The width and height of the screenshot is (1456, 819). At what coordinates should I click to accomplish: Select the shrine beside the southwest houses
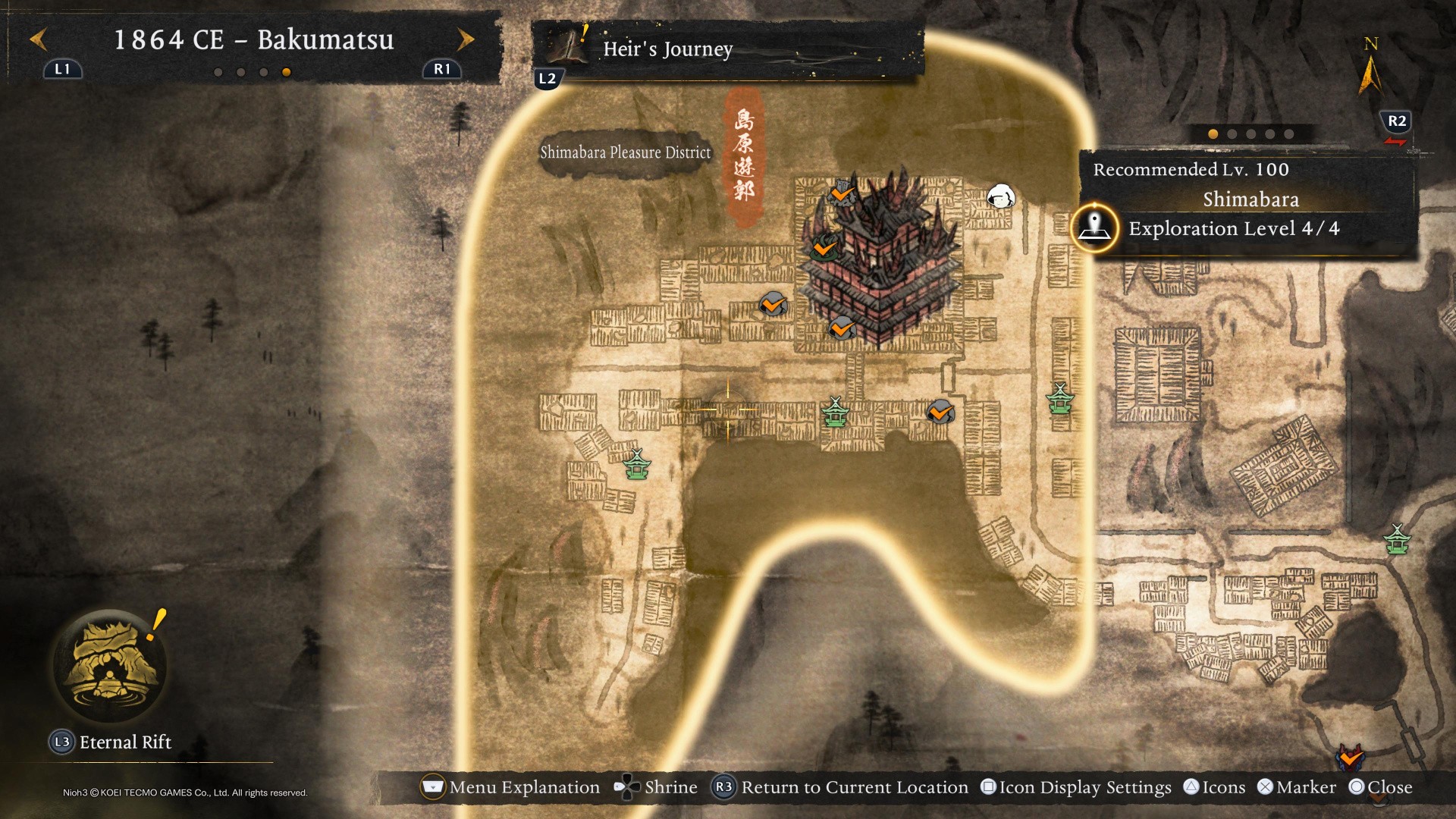(x=637, y=464)
